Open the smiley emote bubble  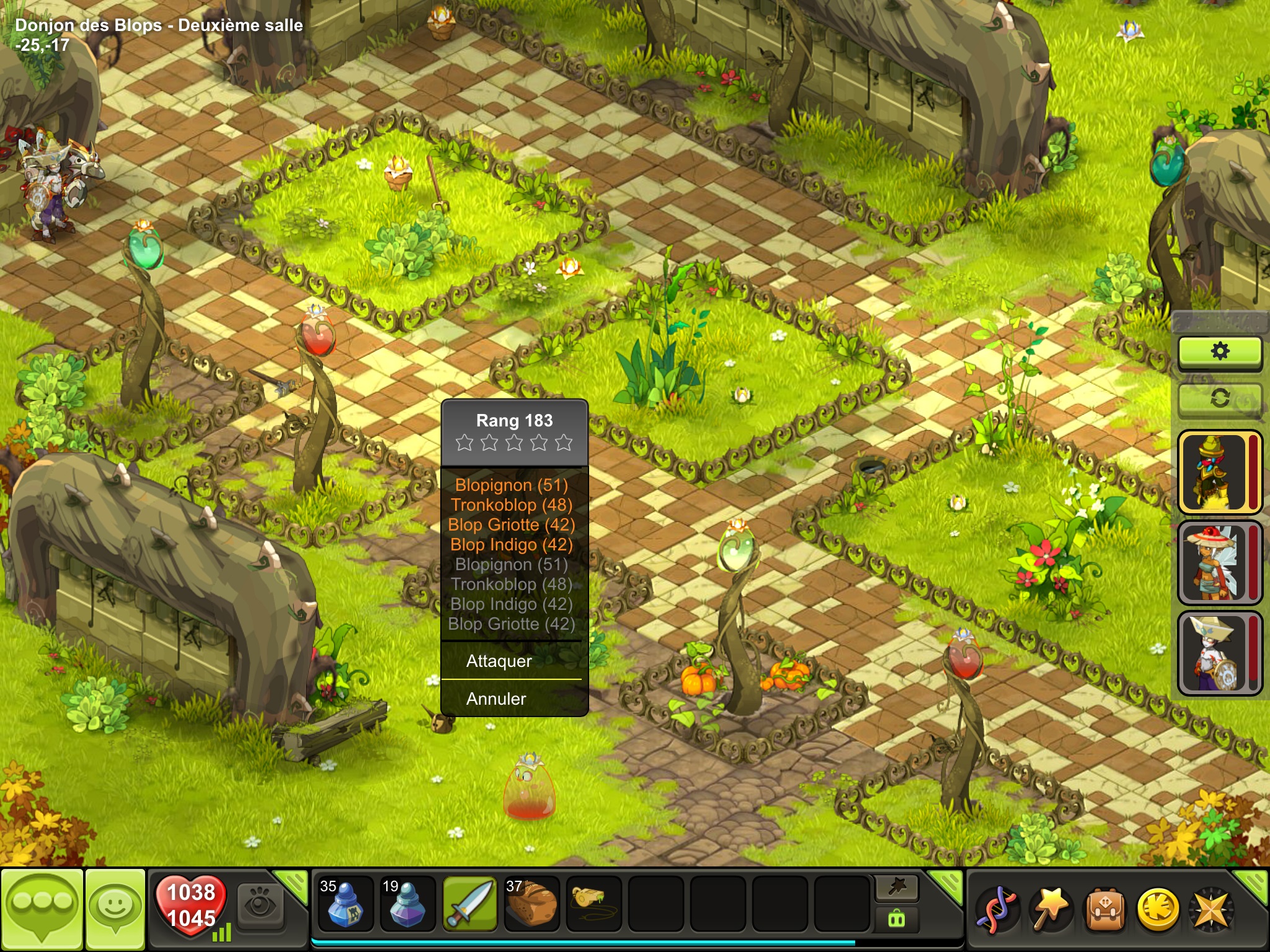pyautogui.click(x=115, y=908)
